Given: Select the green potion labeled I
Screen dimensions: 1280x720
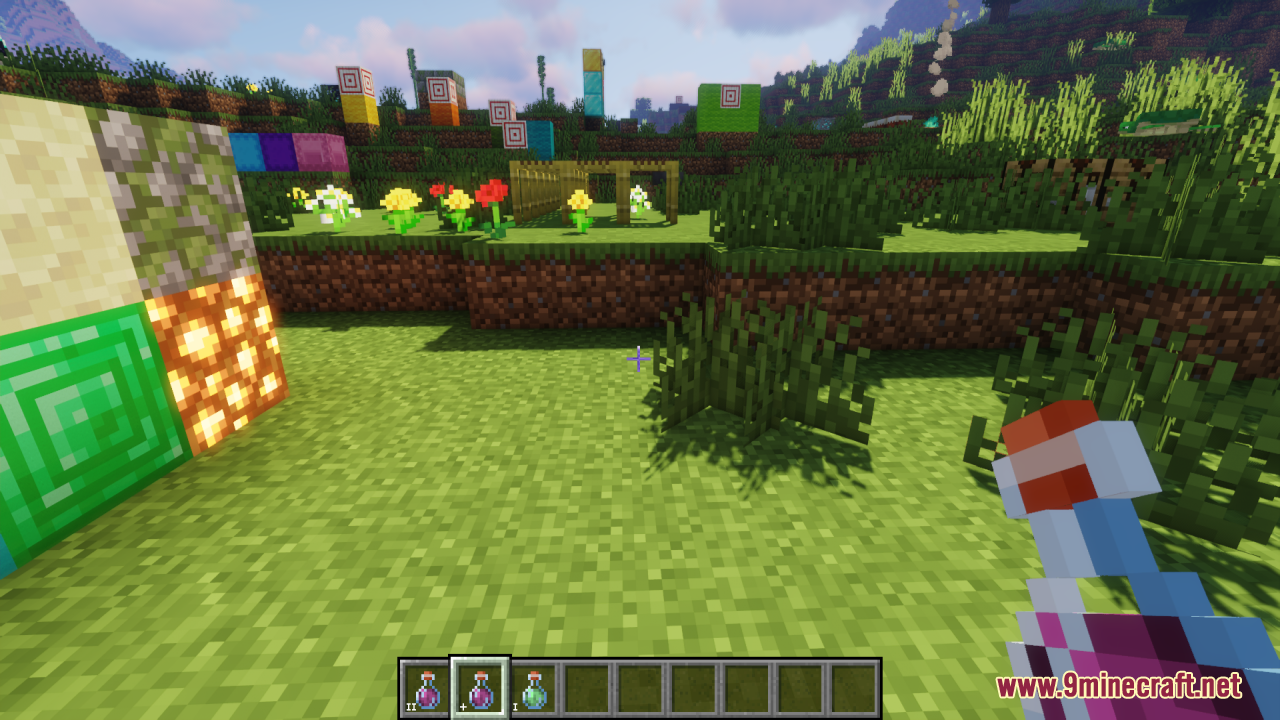Looking at the screenshot, I should (x=532, y=683).
